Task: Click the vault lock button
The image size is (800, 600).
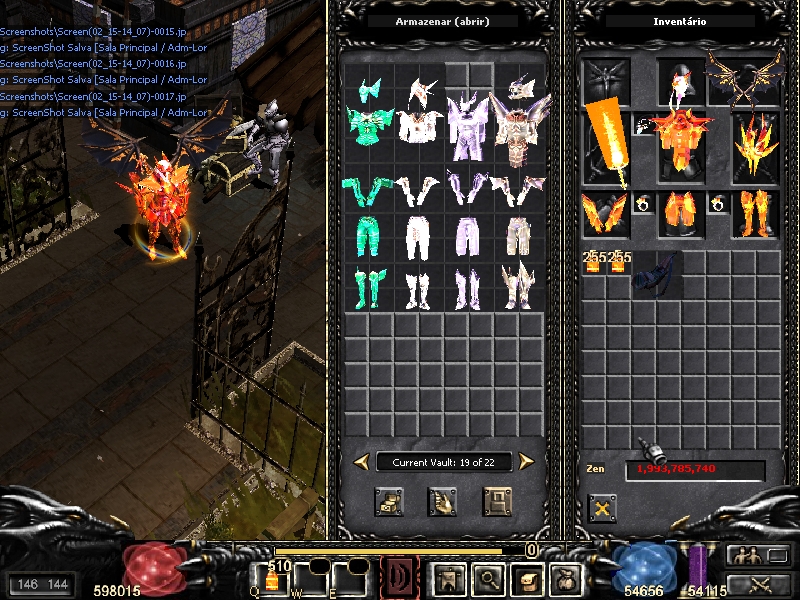Action: tap(497, 501)
